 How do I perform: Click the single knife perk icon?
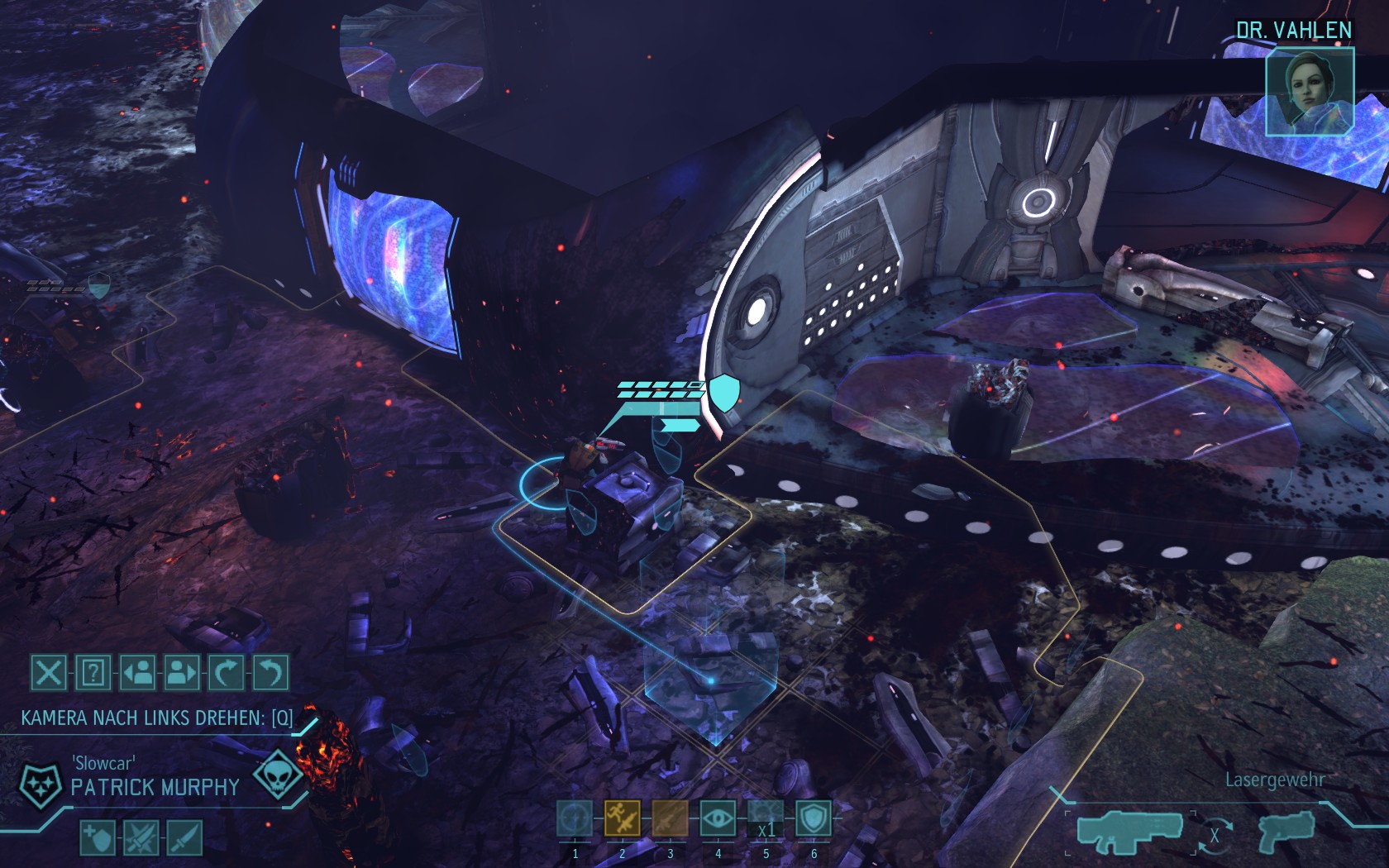184,837
